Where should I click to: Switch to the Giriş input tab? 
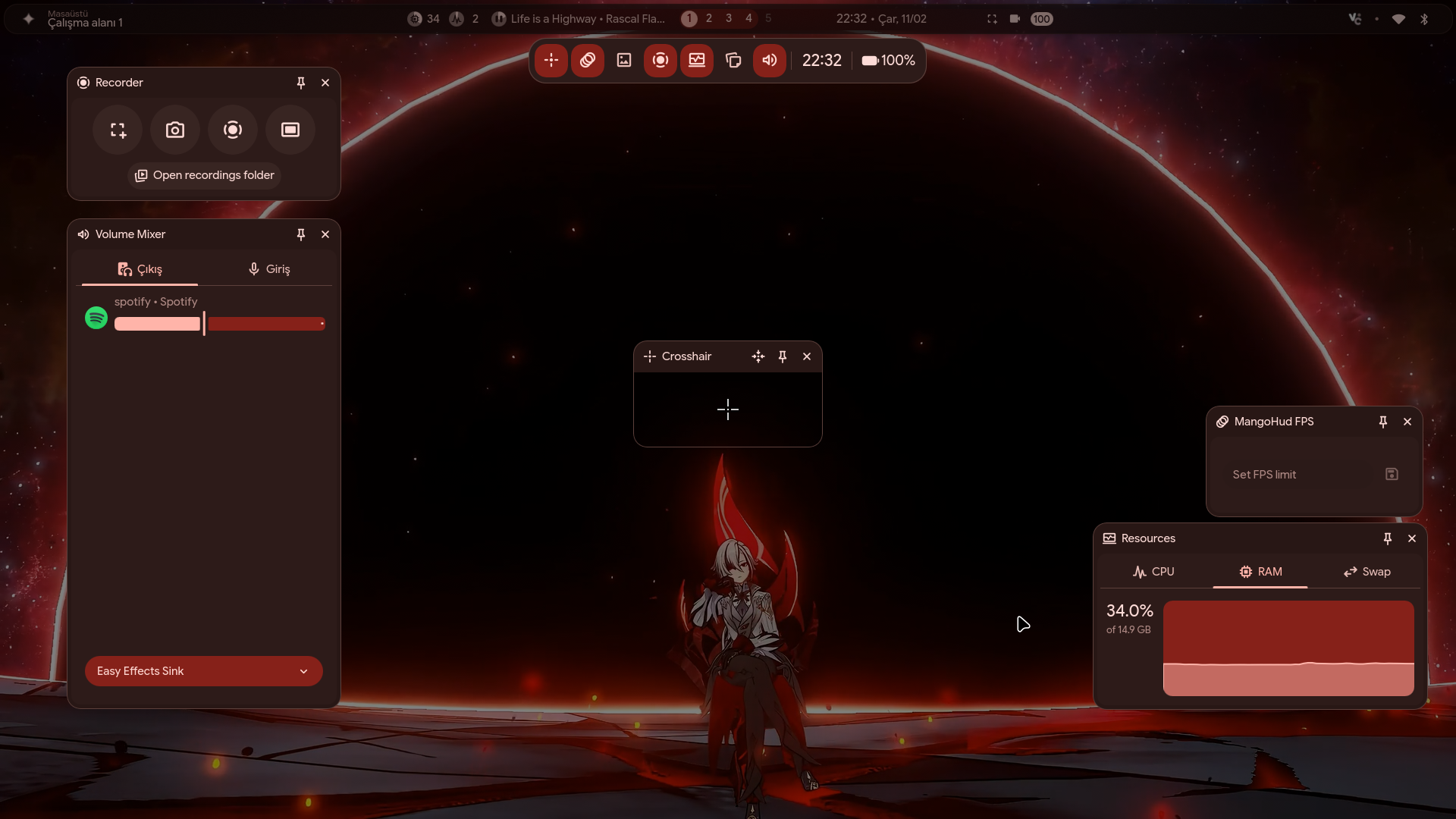[269, 269]
